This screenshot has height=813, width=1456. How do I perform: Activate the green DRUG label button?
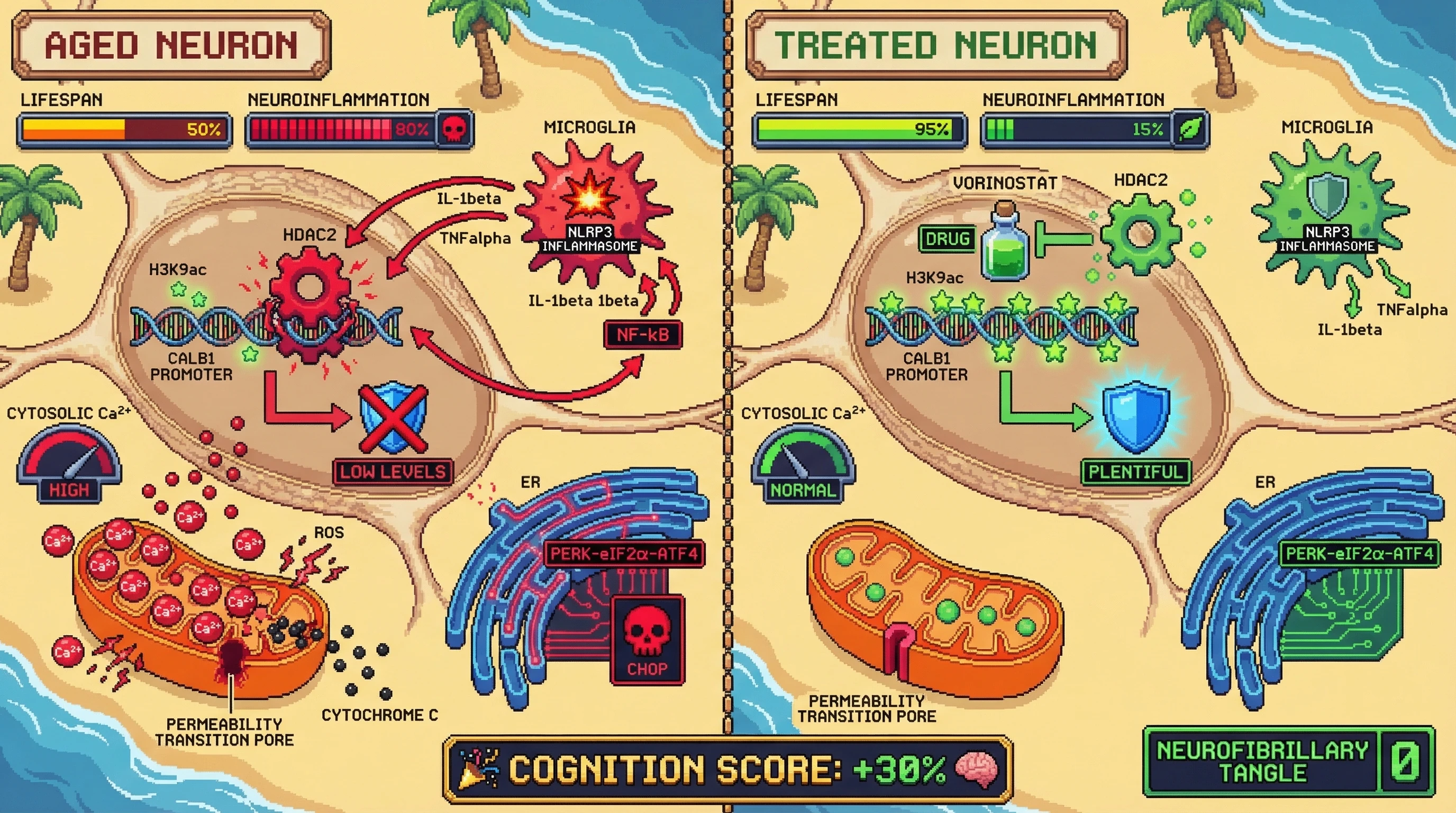tap(948, 239)
